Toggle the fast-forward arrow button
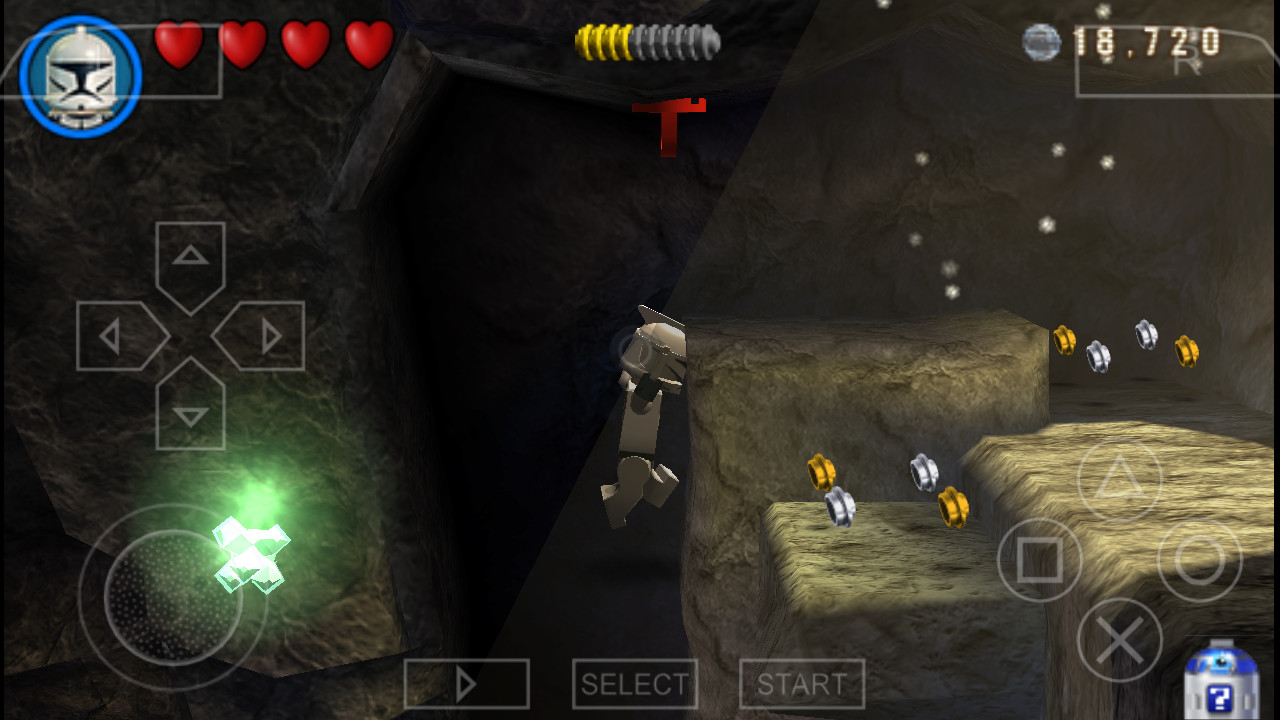 [466, 684]
